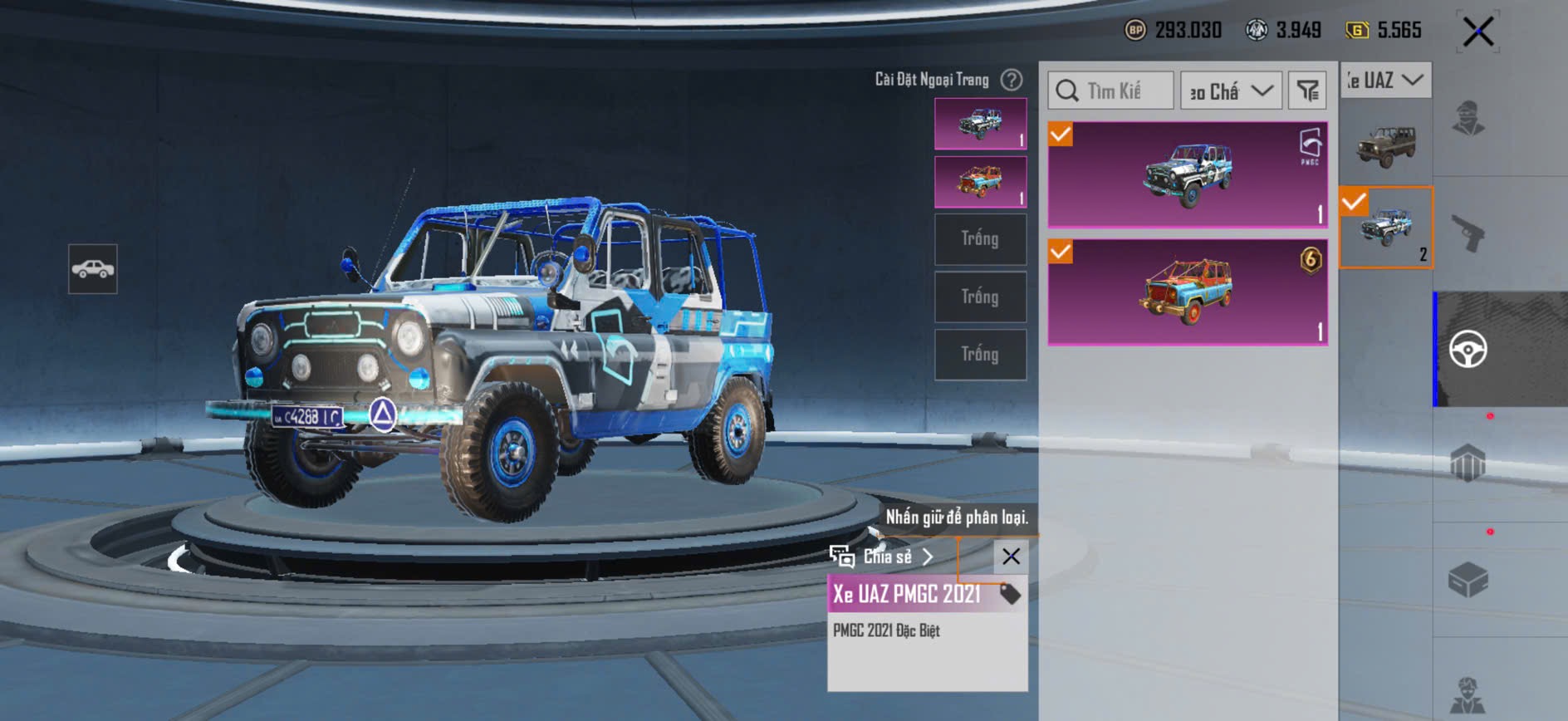This screenshot has height=721, width=1568.
Task: Open the filter funnel button
Action: click(1307, 91)
